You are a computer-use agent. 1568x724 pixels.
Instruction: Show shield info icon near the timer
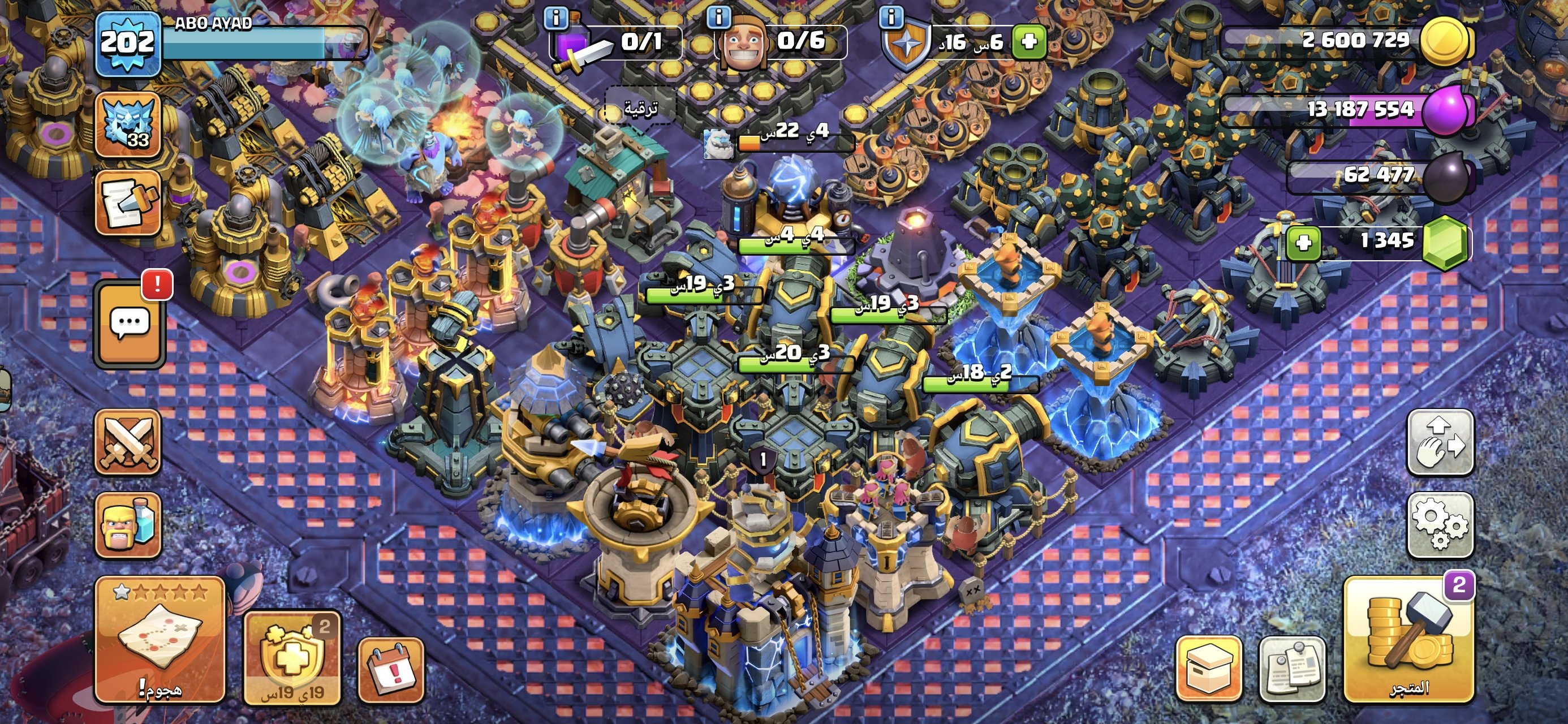pos(891,17)
